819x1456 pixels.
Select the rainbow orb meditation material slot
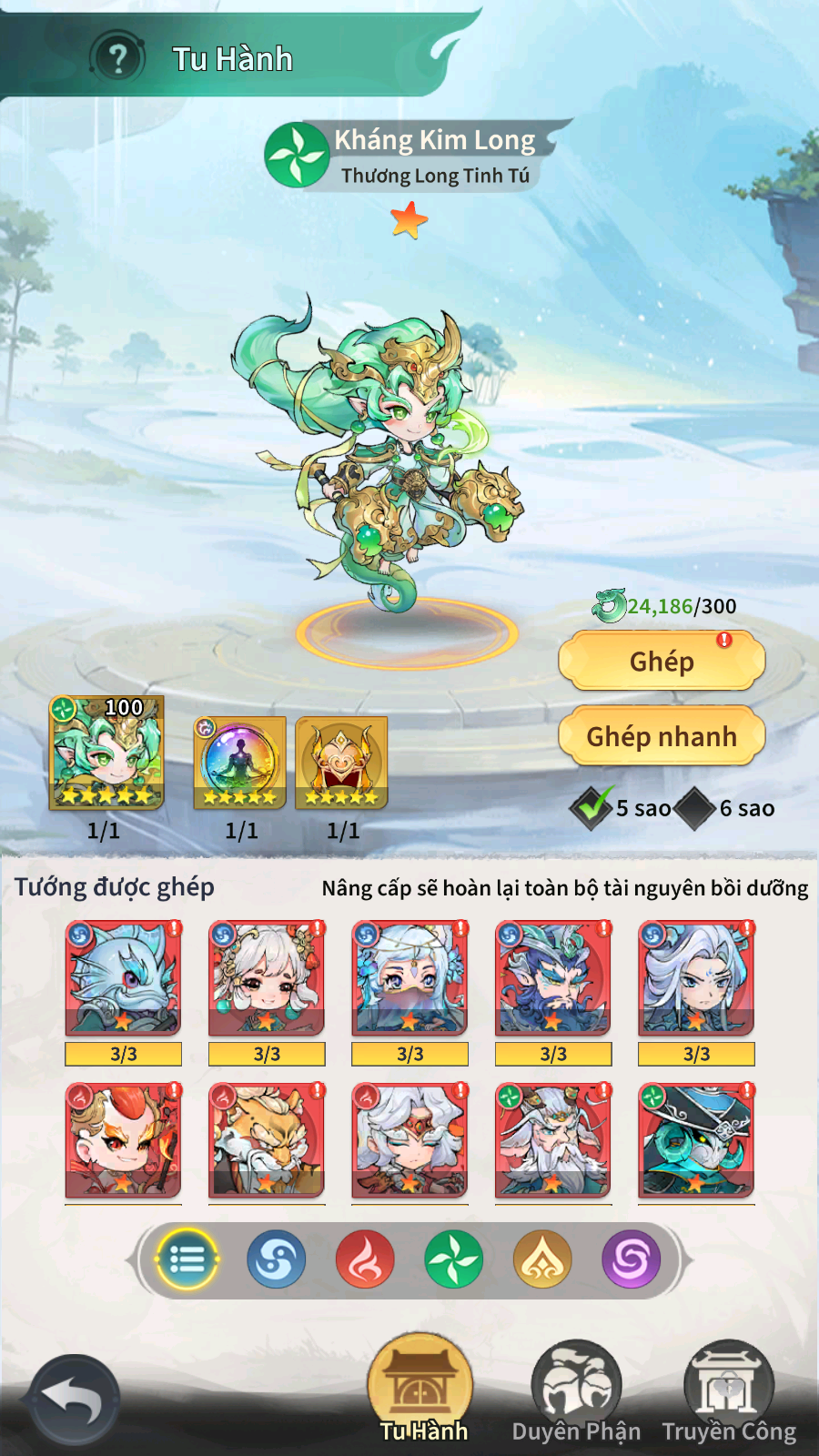tap(240, 763)
